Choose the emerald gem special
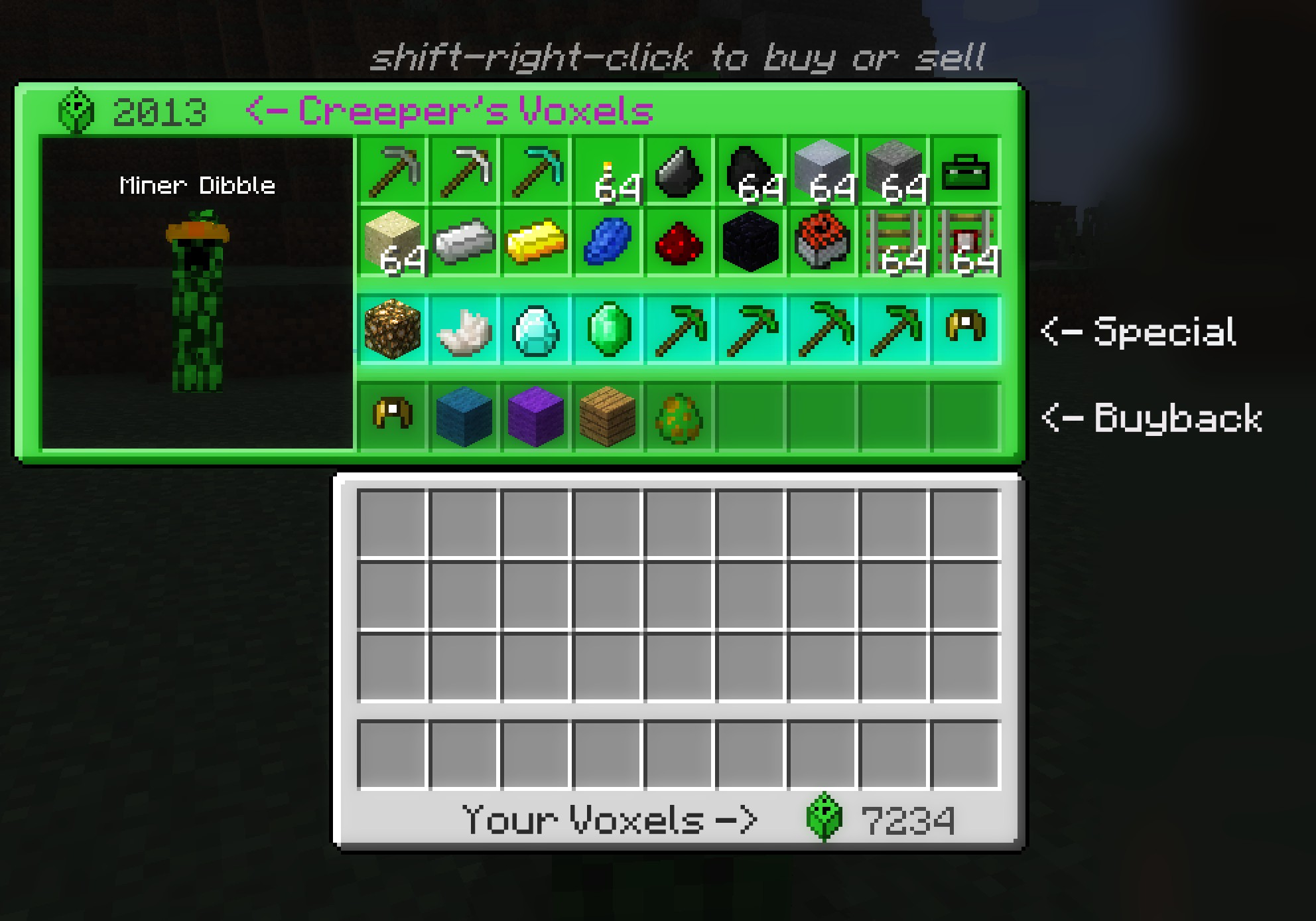The image size is (1316, 921). click(x=608, y=329)
